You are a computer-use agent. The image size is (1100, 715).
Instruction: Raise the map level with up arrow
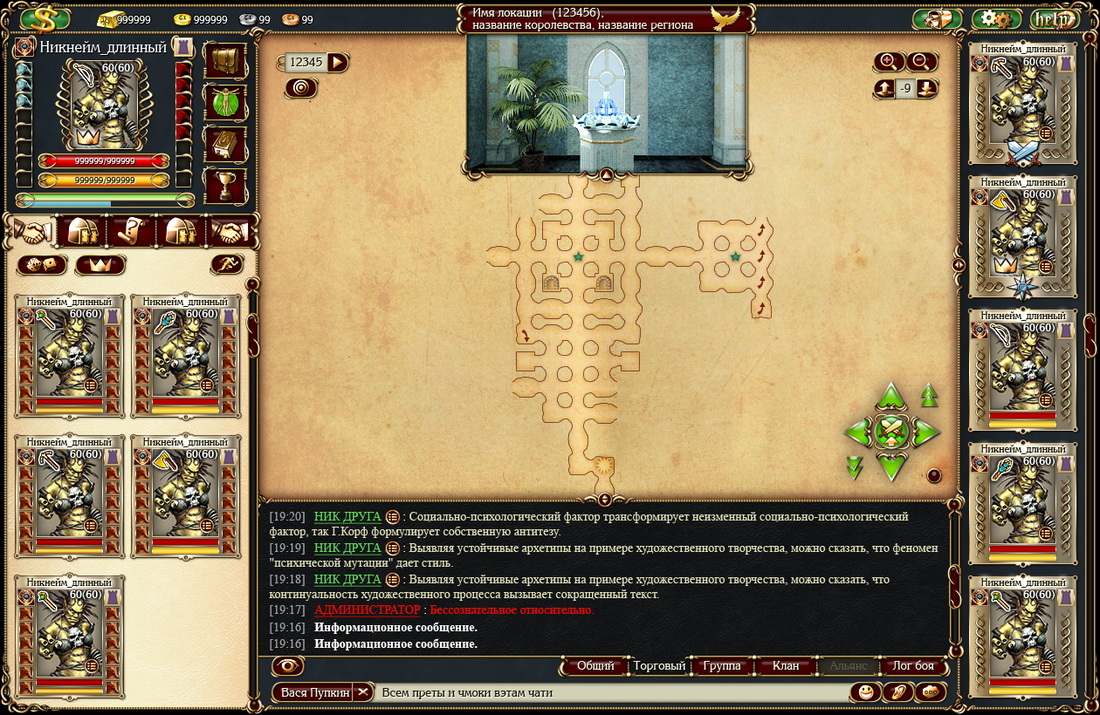point(884,89)
